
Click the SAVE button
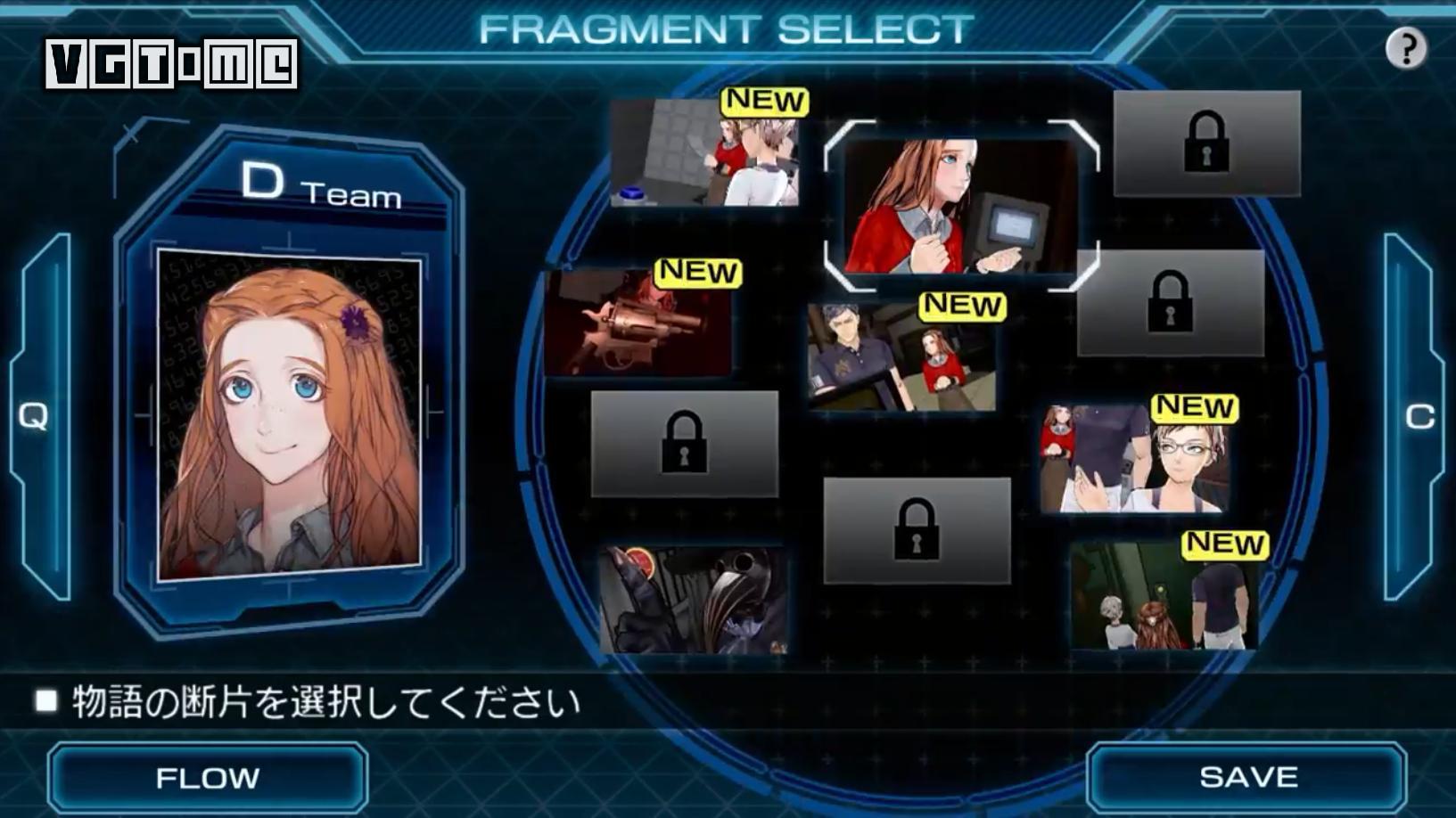(1246, 777)
